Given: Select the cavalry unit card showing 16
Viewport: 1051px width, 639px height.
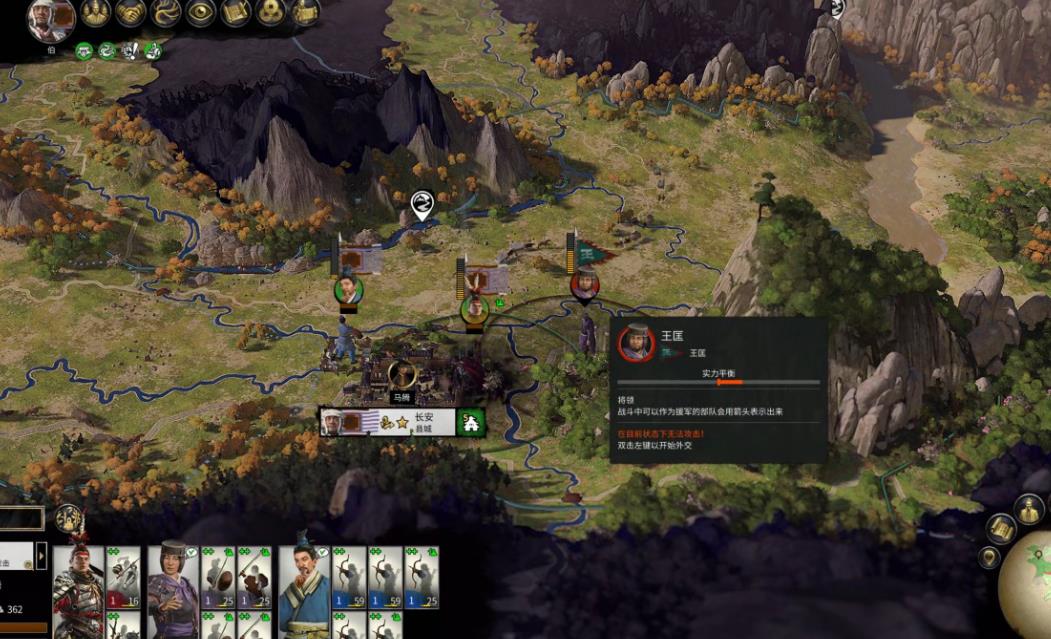Looking at the screenshot, I should click(x=123, y=578).
